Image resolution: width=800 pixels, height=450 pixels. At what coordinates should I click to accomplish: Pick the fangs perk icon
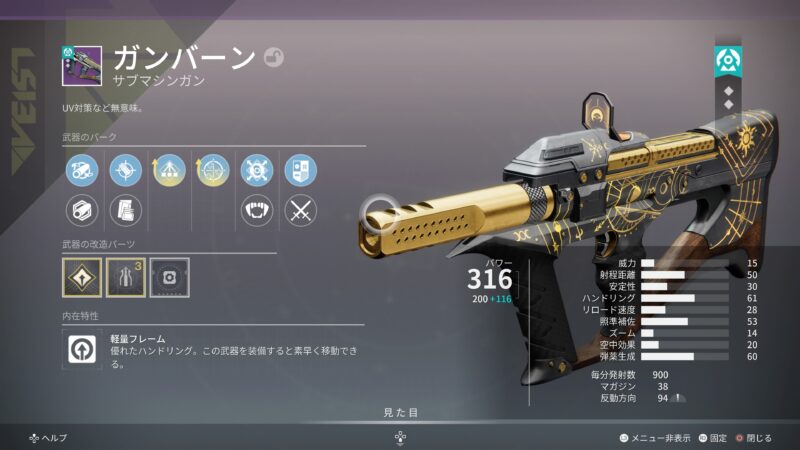257,210
